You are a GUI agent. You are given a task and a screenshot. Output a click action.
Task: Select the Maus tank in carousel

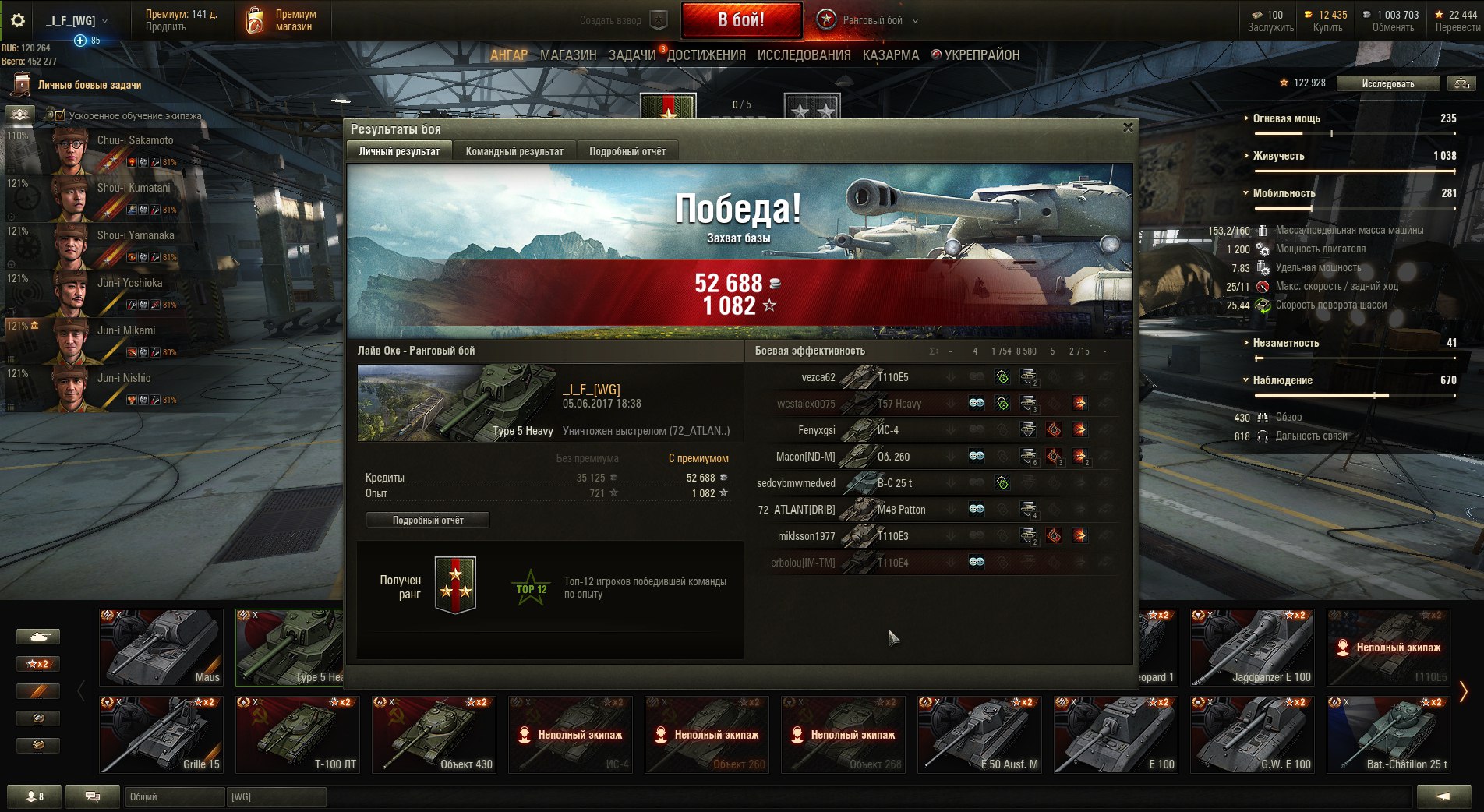tap(161, 647)
